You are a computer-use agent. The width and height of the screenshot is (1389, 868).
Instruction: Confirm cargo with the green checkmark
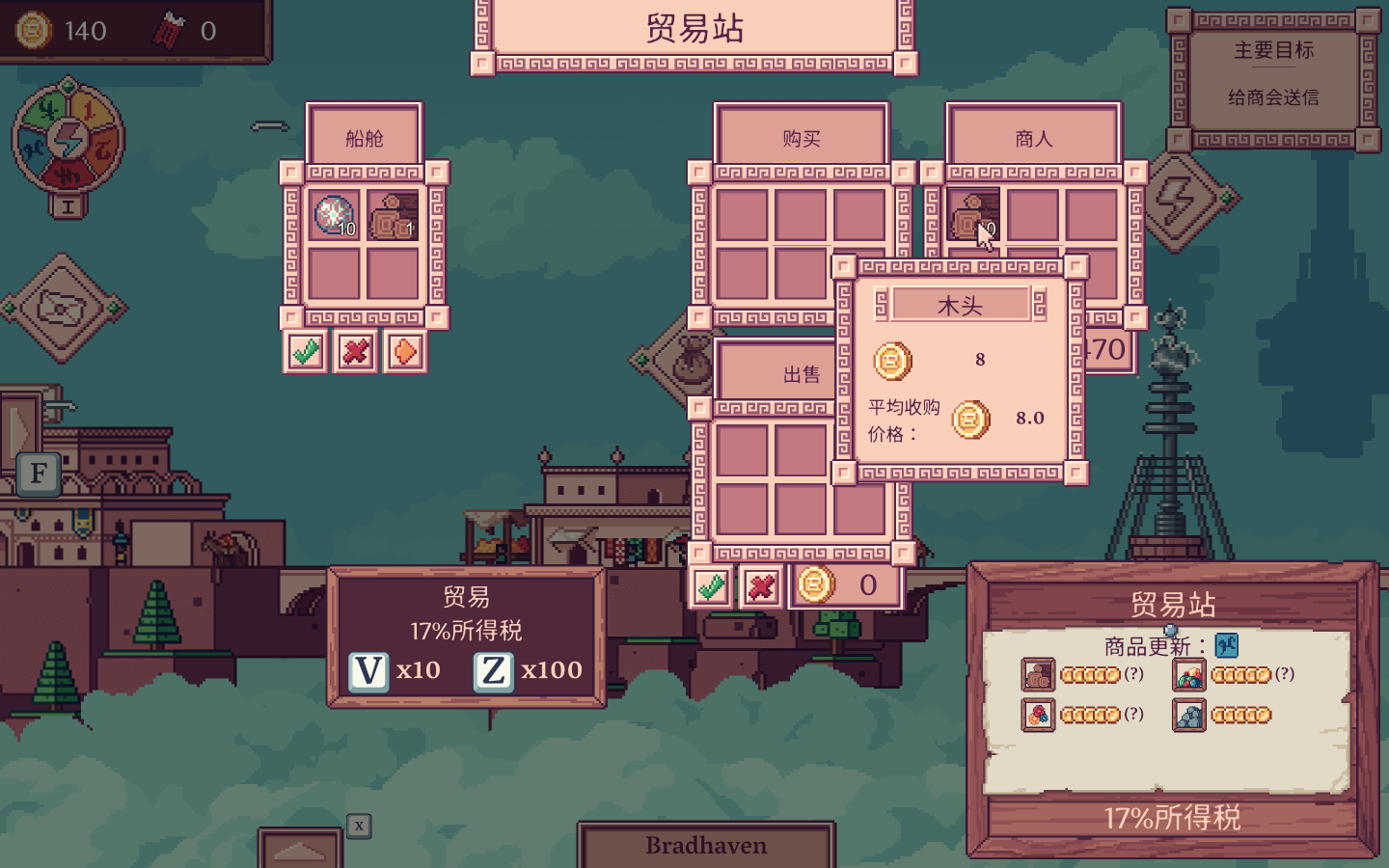pyautogui.click(x=306, y=352)
